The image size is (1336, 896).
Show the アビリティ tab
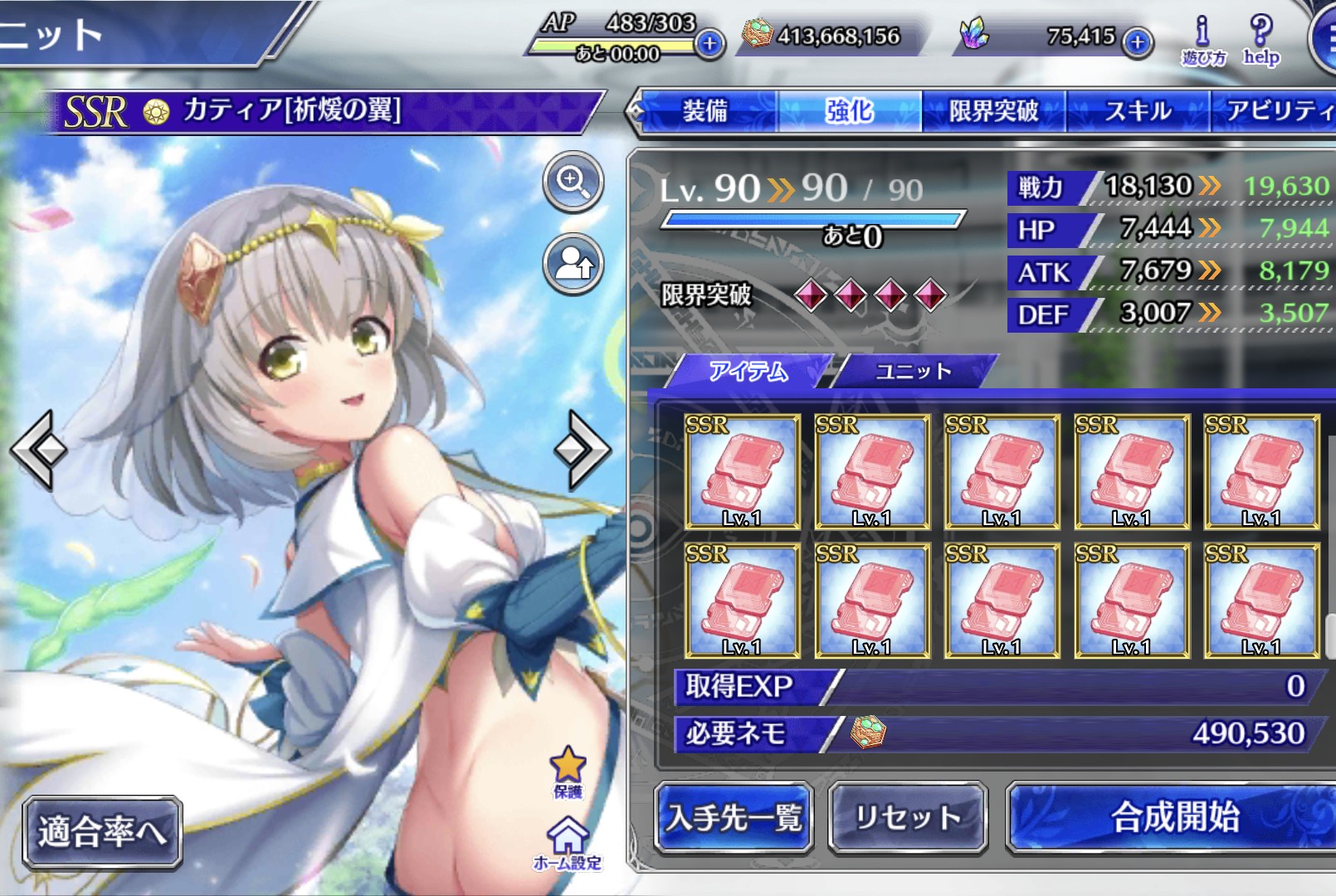click(1278, 111)
